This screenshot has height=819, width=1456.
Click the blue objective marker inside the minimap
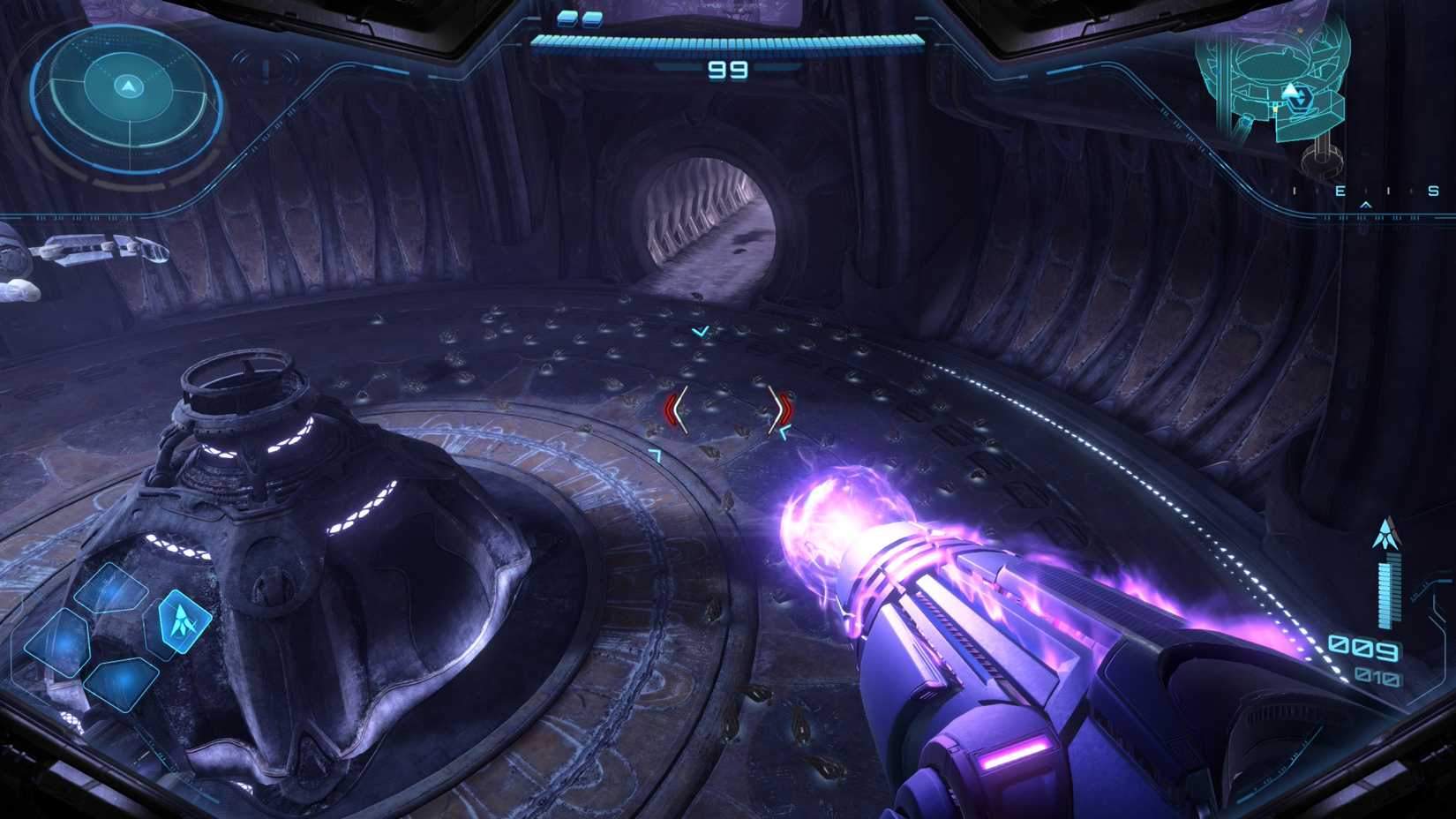(x=1300, y=99)
